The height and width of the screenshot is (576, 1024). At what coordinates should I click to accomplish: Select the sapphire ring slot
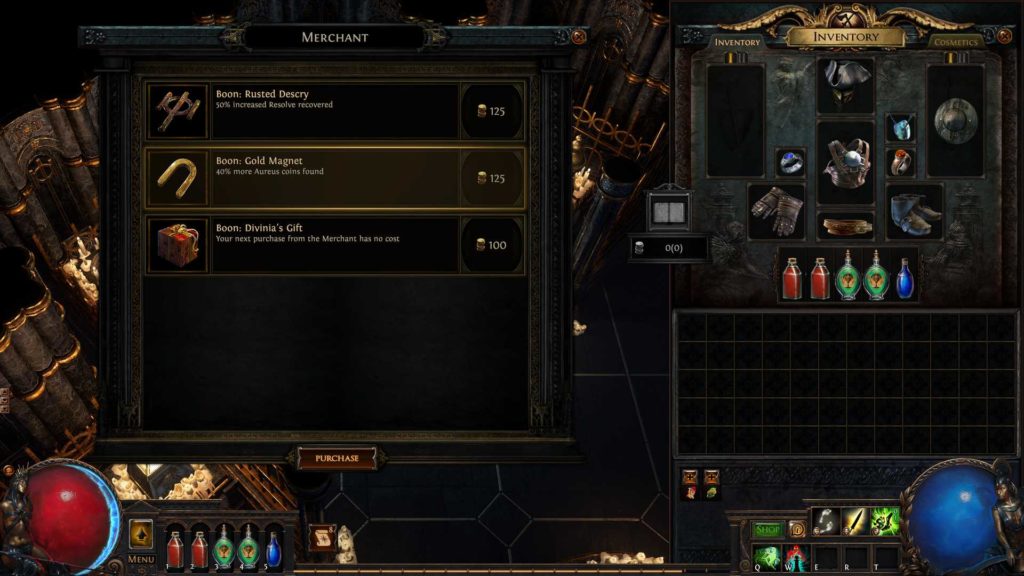(790, 162)
